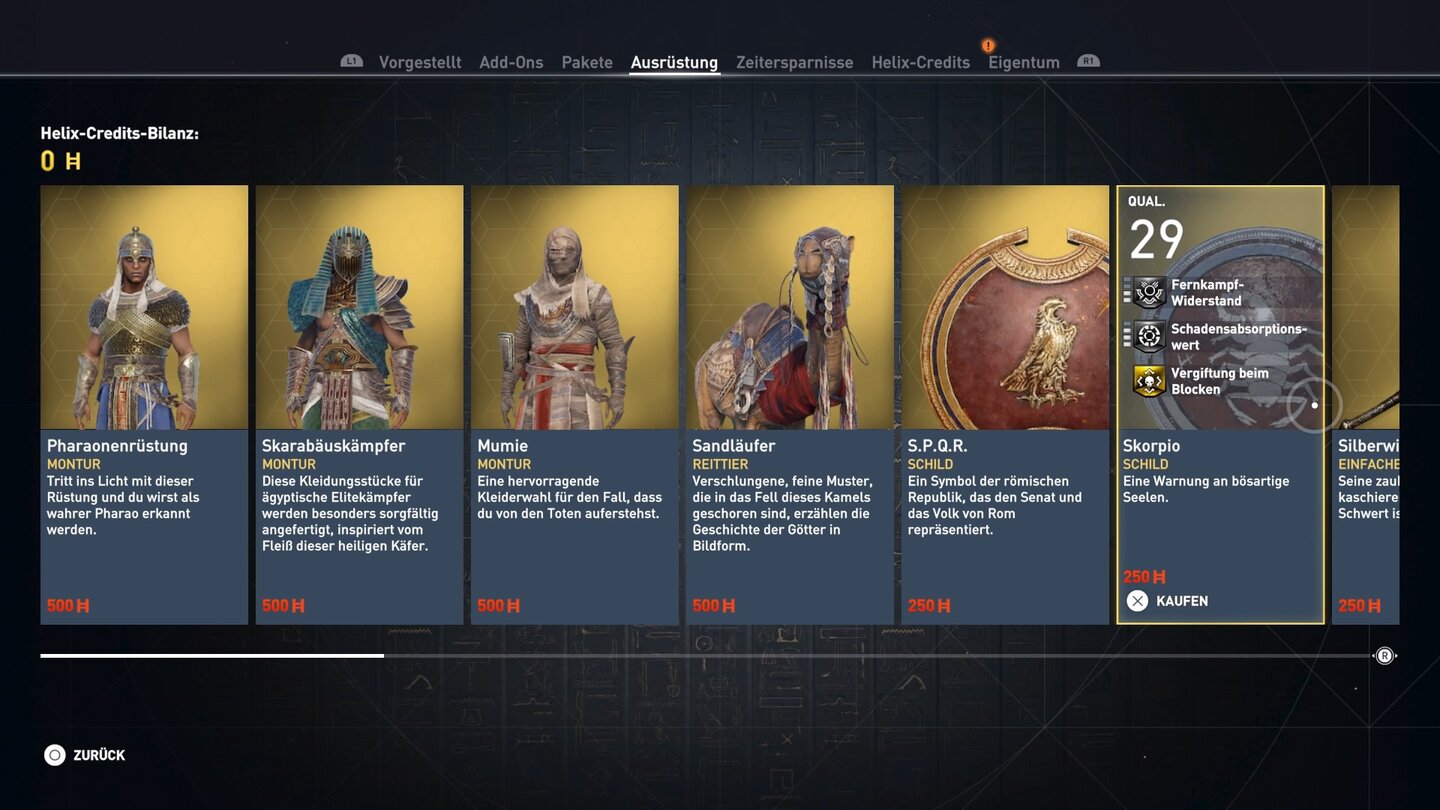Choose the Skarabäuskämpfer outfit card

pos(359,404)
